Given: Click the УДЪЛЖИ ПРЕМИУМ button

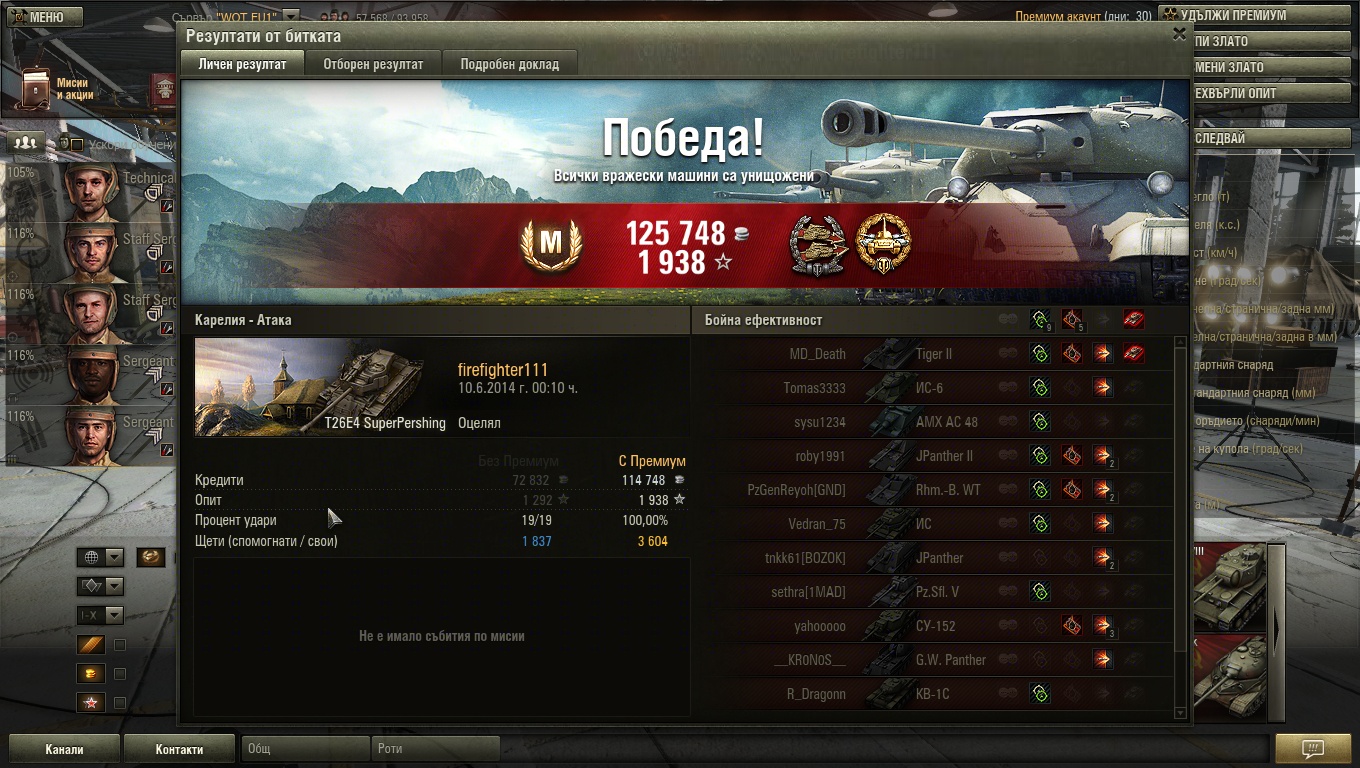Looking at the screenshot, I should [1232, 16].
